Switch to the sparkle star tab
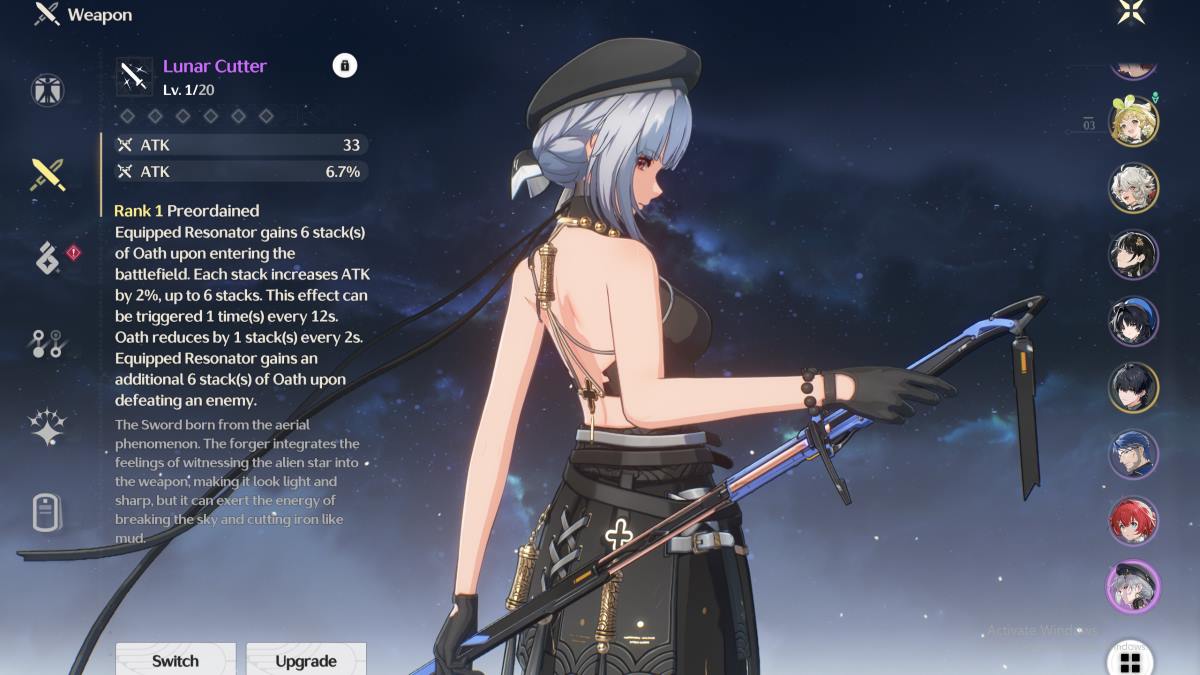This screenshot has width=1200, height=675. coord(47,427)
